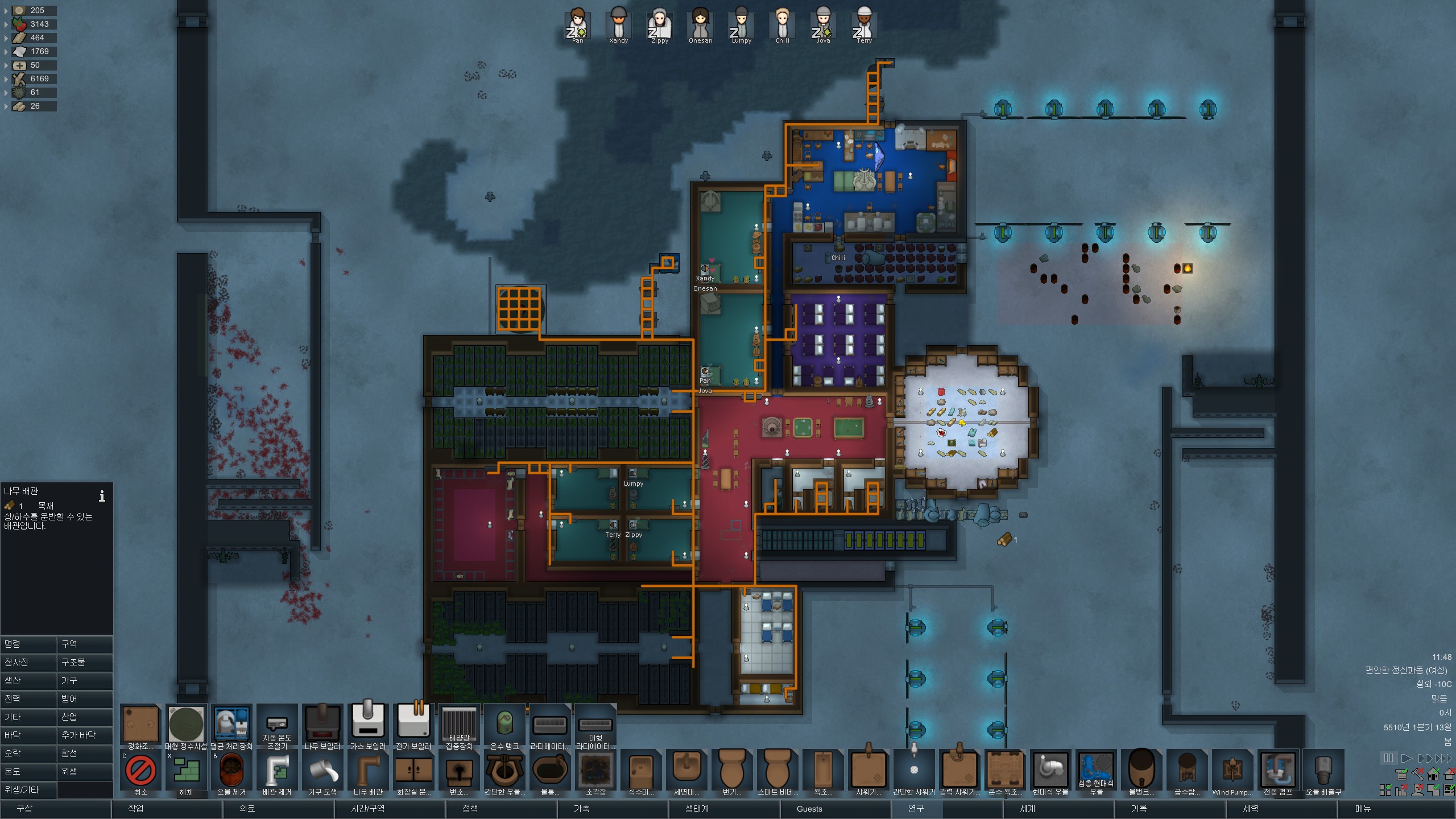The width and height of the screenshot is (1456, 819).
Task: Pause the game speed
Action: (1388, 758)
